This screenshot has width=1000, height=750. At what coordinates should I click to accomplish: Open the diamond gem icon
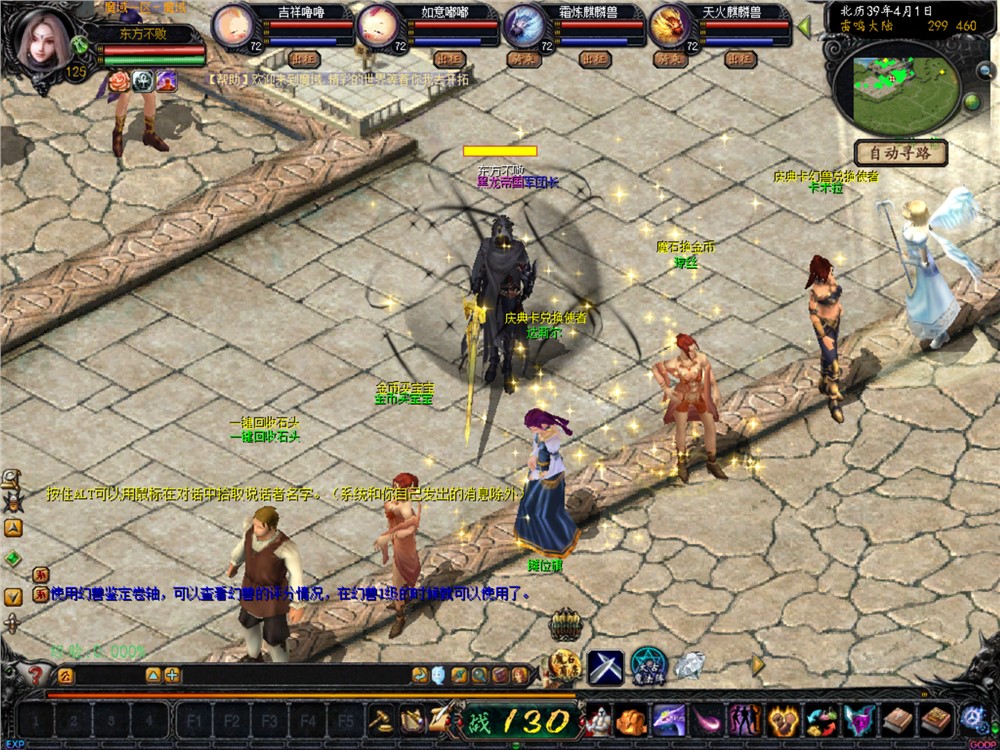[x=689, y=665]
